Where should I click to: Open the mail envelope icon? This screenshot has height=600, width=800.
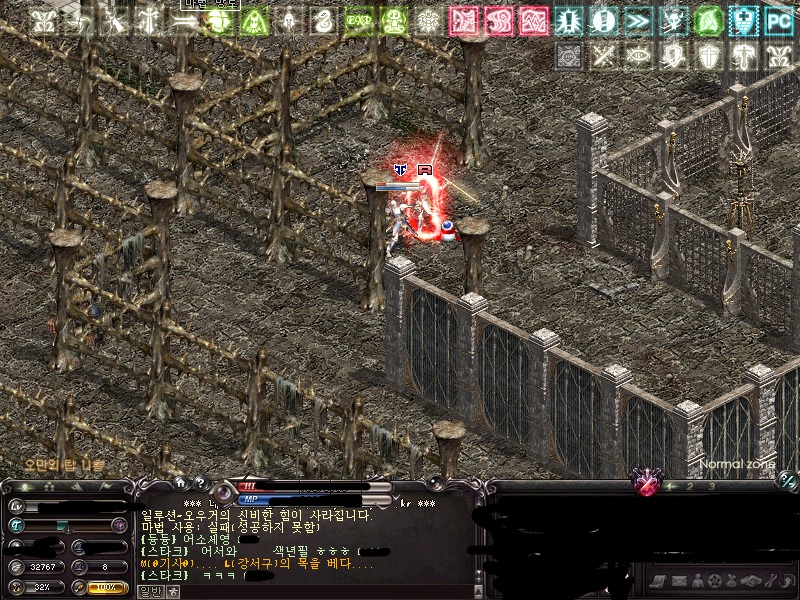pyautogui.click(x=678, y=581)
